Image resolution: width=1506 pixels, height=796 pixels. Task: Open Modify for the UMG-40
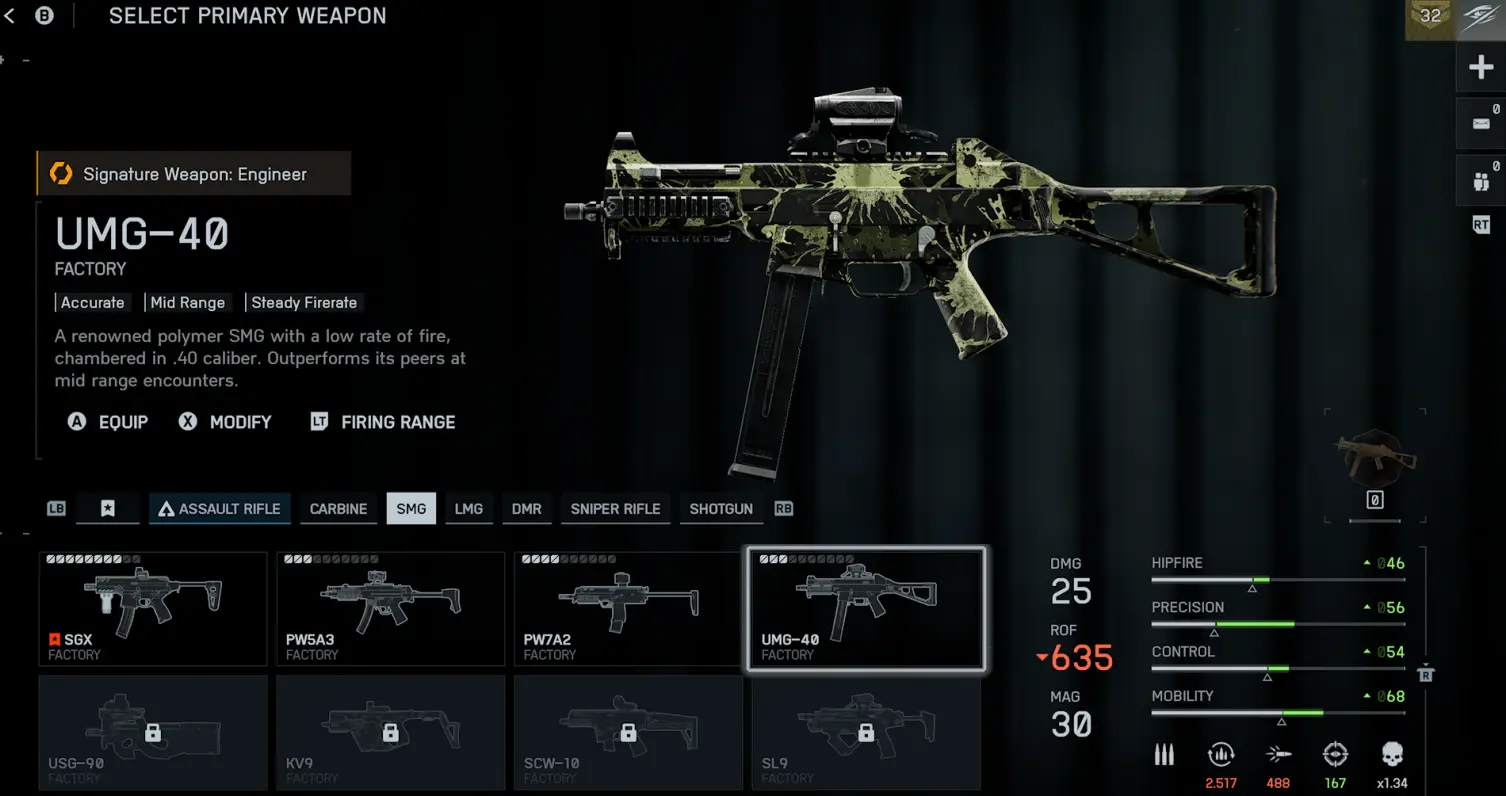click(225, 422)
